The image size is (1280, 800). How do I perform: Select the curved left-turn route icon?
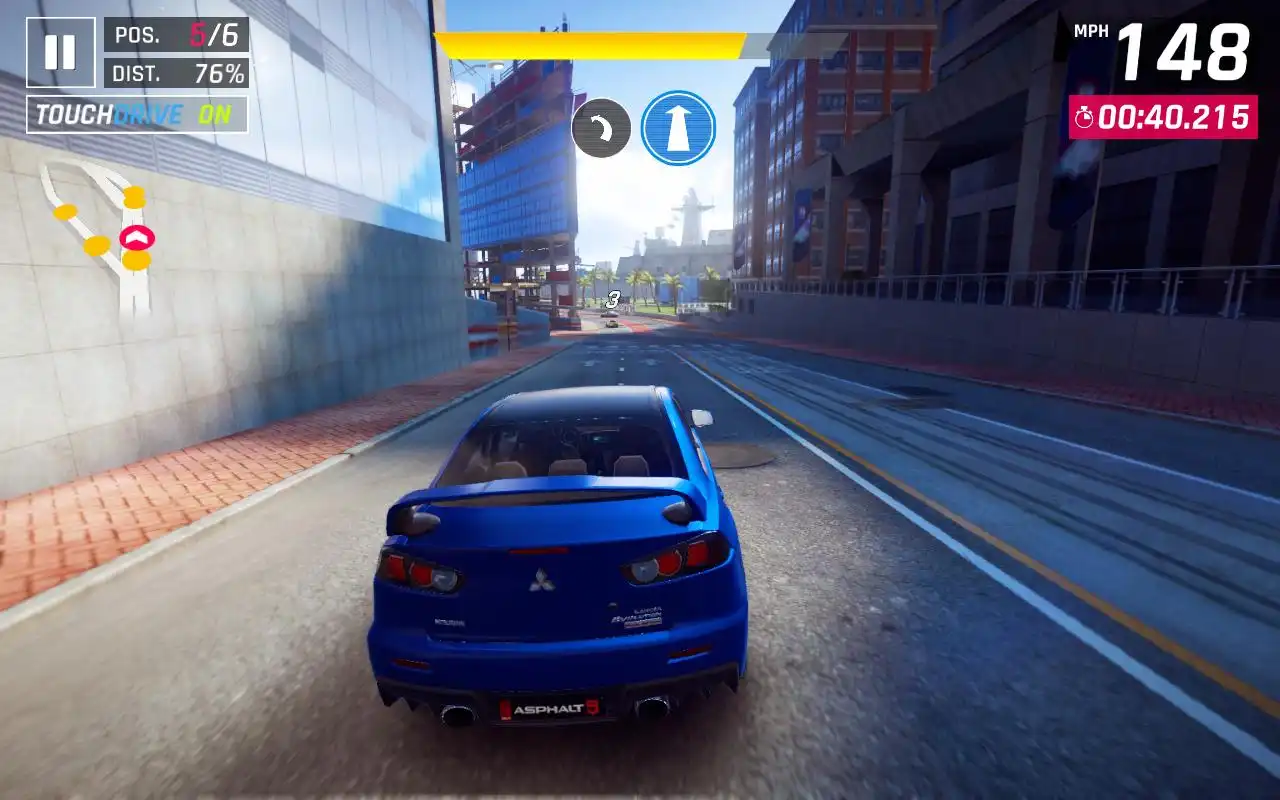[x=601, y=128]
